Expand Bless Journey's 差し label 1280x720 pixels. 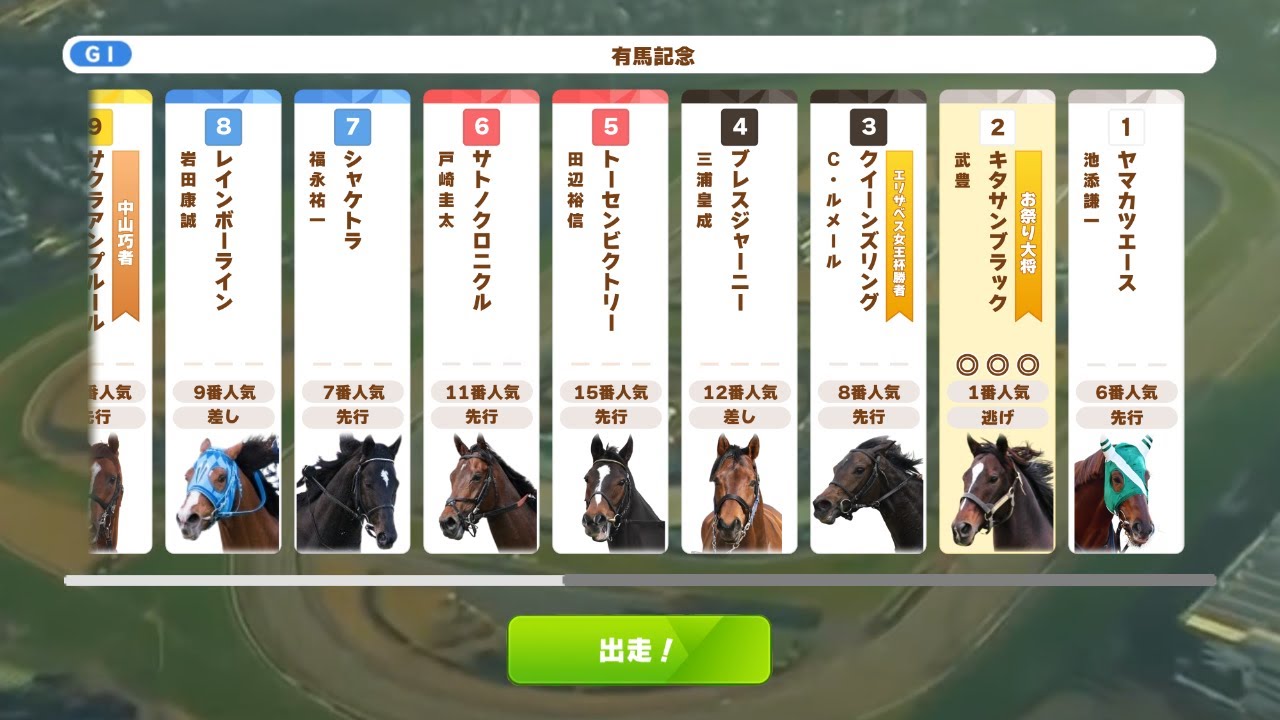[740, 417]
